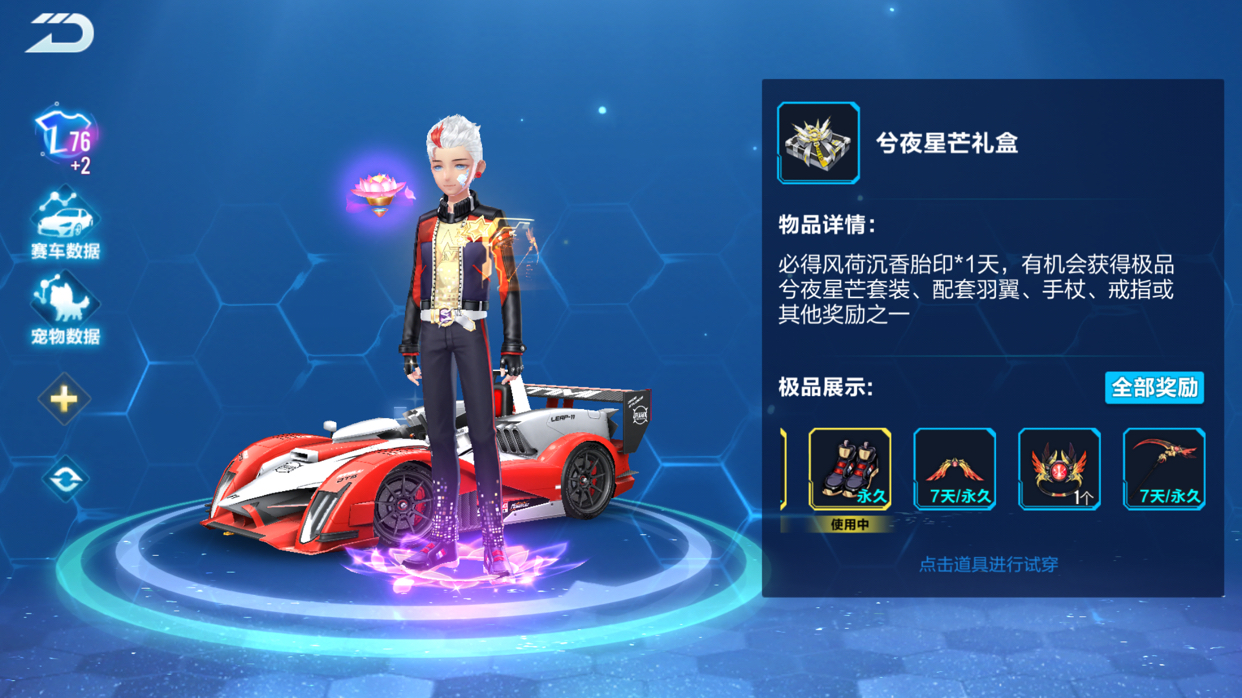Select the sneakers item marked 使用中

pos(849,470)
